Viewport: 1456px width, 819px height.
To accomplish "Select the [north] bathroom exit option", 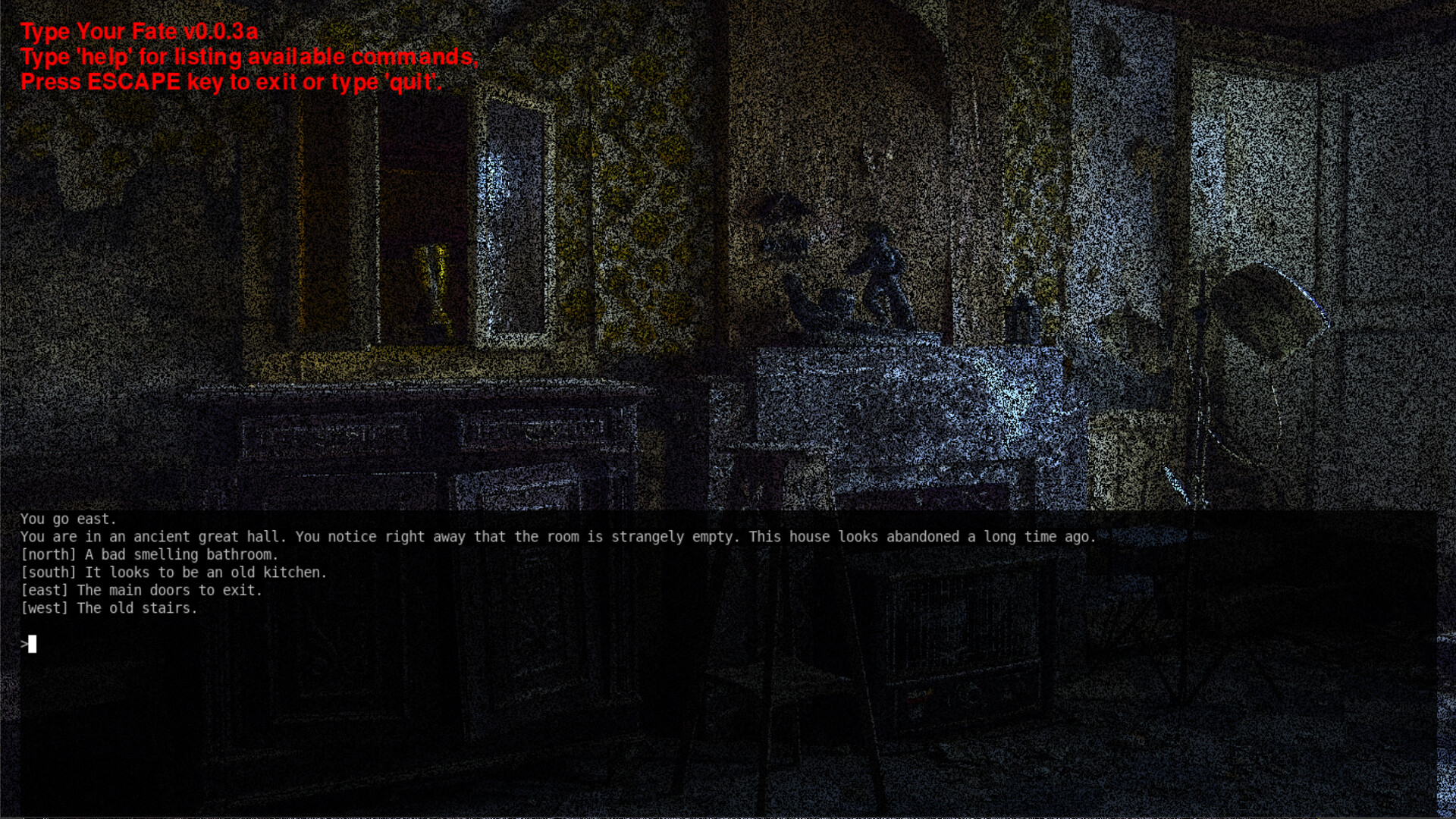I will point(150,554).
